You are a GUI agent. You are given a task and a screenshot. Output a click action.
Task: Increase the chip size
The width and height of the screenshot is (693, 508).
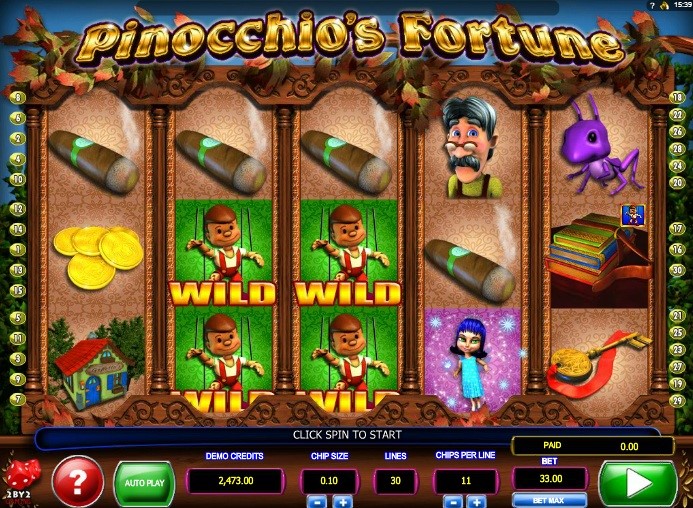(x=341, y=501)
